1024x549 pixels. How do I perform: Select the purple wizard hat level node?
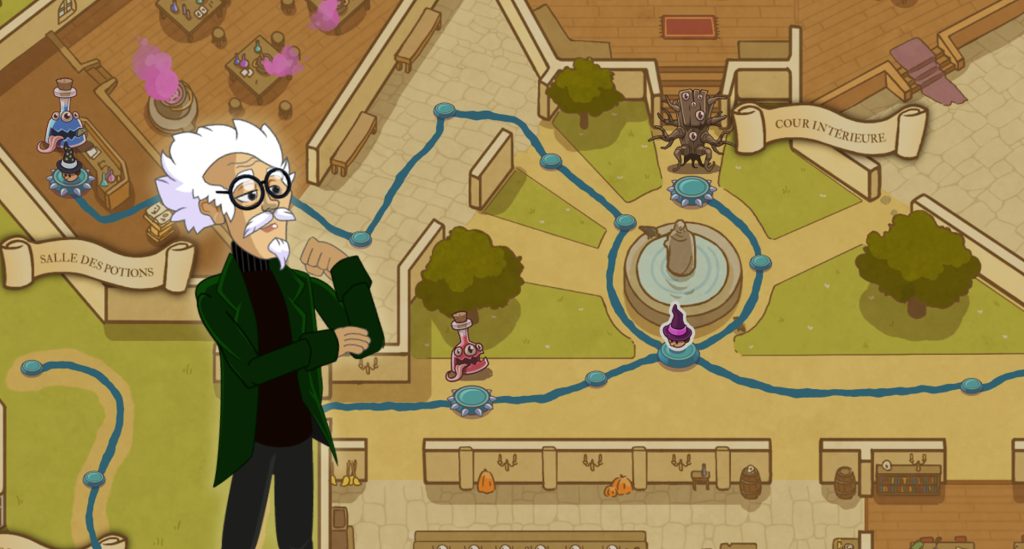[x=678, y=351]
